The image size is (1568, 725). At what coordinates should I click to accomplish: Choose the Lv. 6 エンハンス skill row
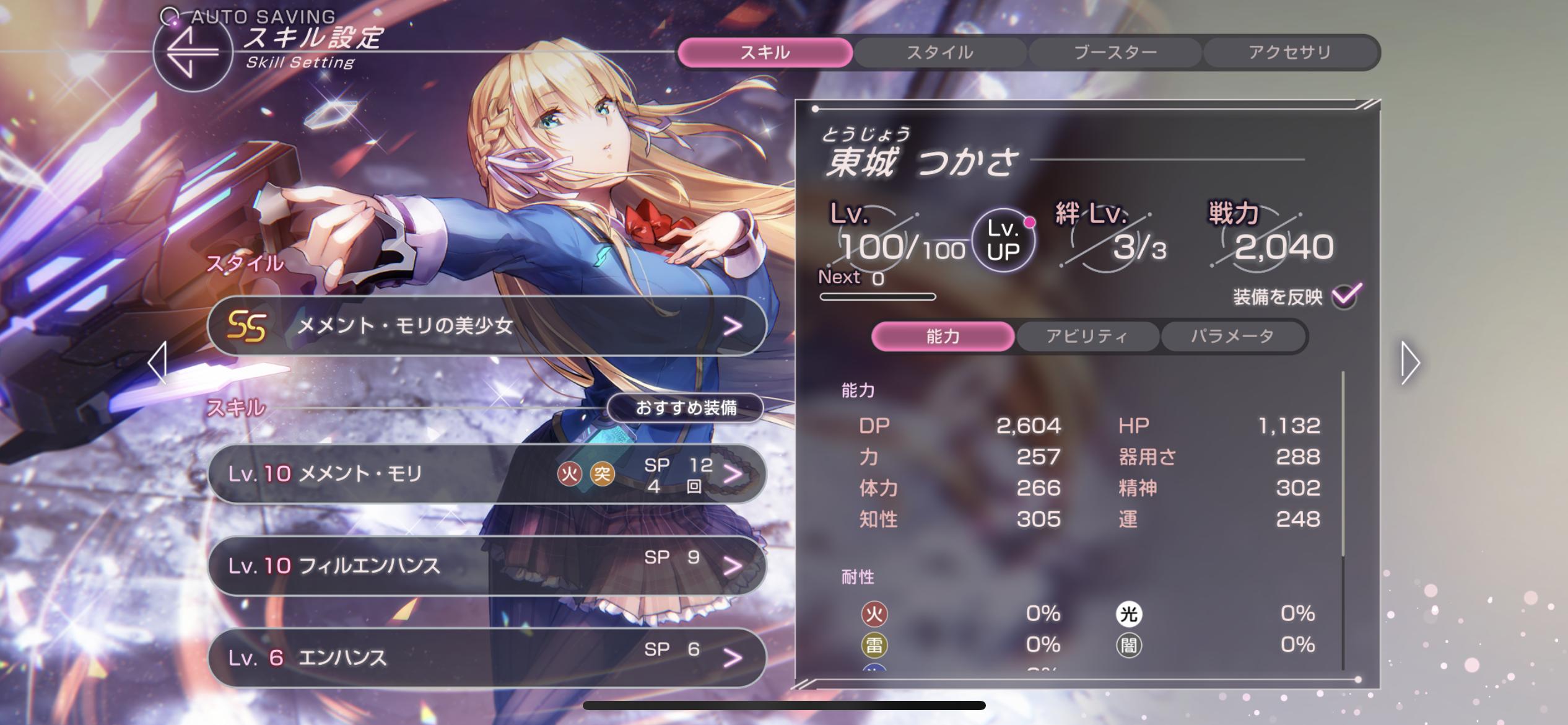(x=487, y=657)
